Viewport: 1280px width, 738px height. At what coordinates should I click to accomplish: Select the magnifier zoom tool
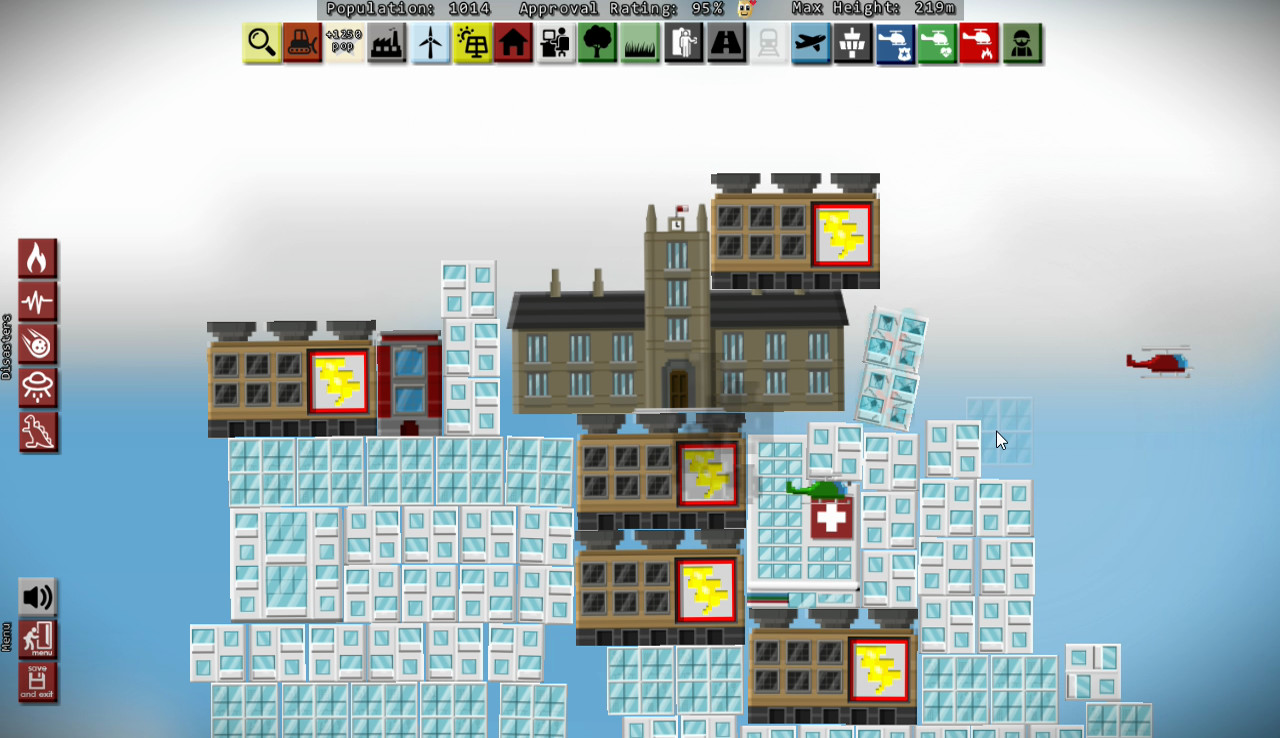[260, 43]
